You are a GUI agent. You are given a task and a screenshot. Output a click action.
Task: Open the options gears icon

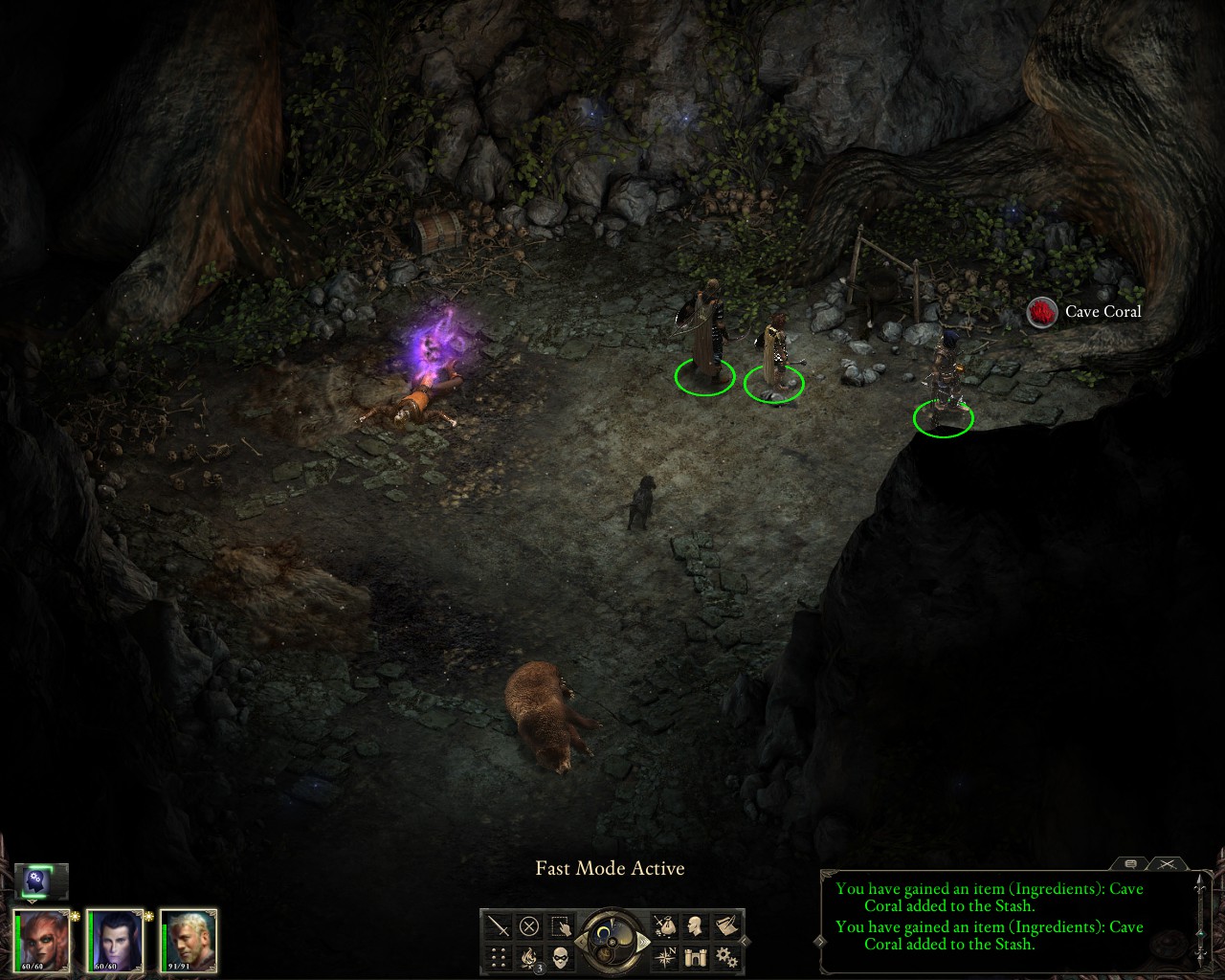pyautogui.click(x=727, y=956)
